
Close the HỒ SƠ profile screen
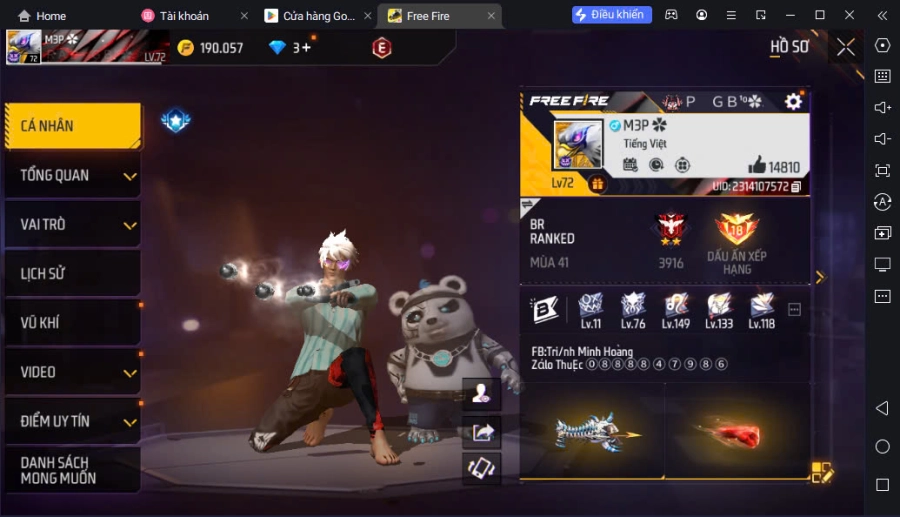coord(846,47)
